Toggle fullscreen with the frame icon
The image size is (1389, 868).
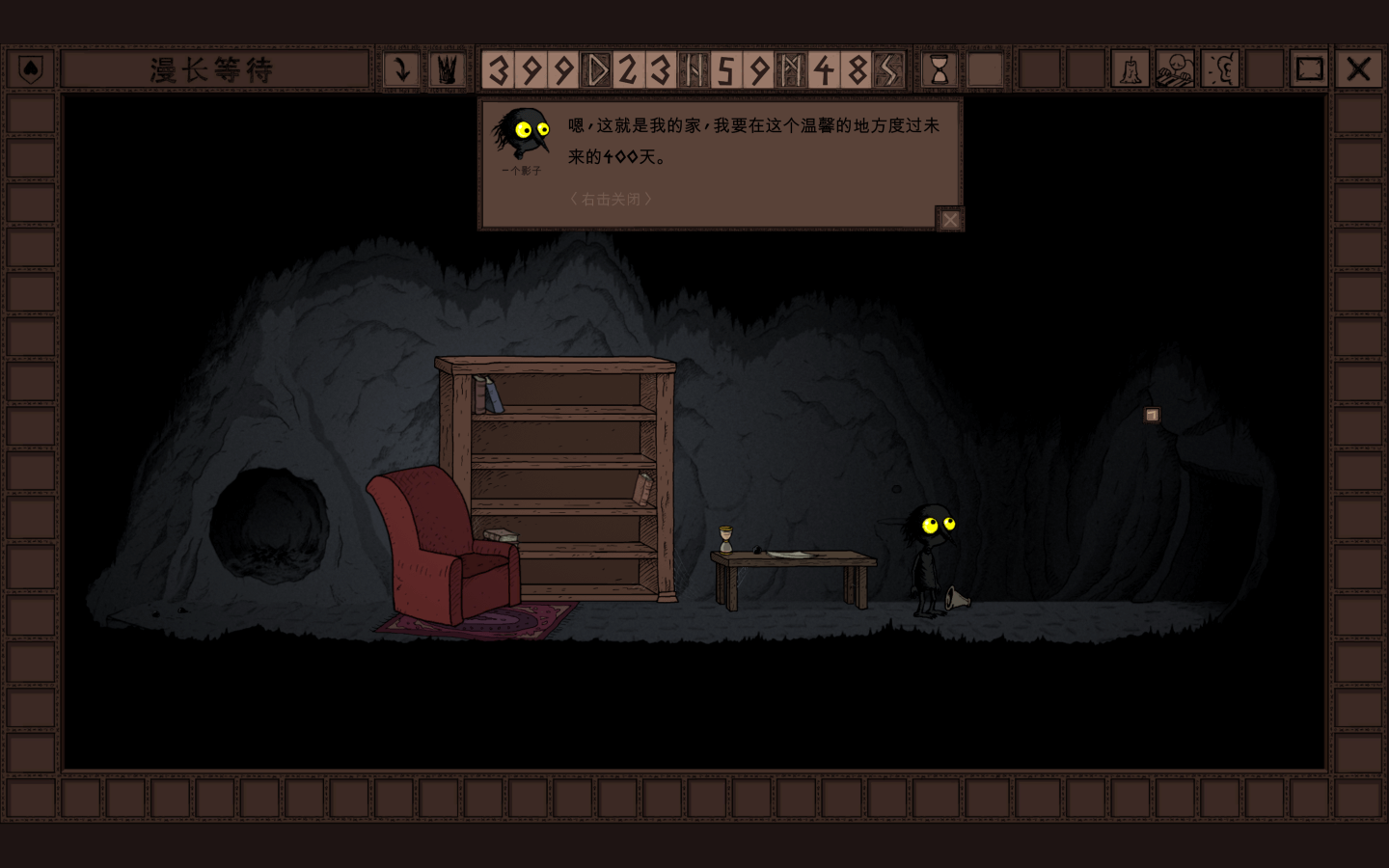coord(1309,69)
